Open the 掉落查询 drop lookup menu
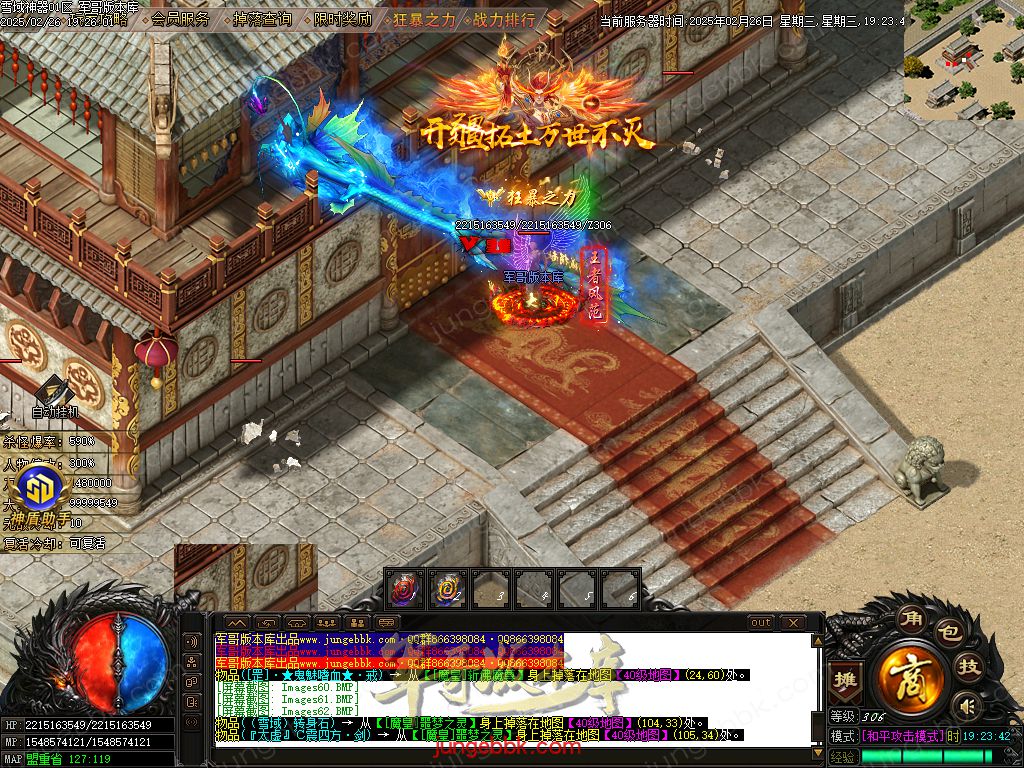Viewport: 1024px width, 768px height. tap(262, 19)
